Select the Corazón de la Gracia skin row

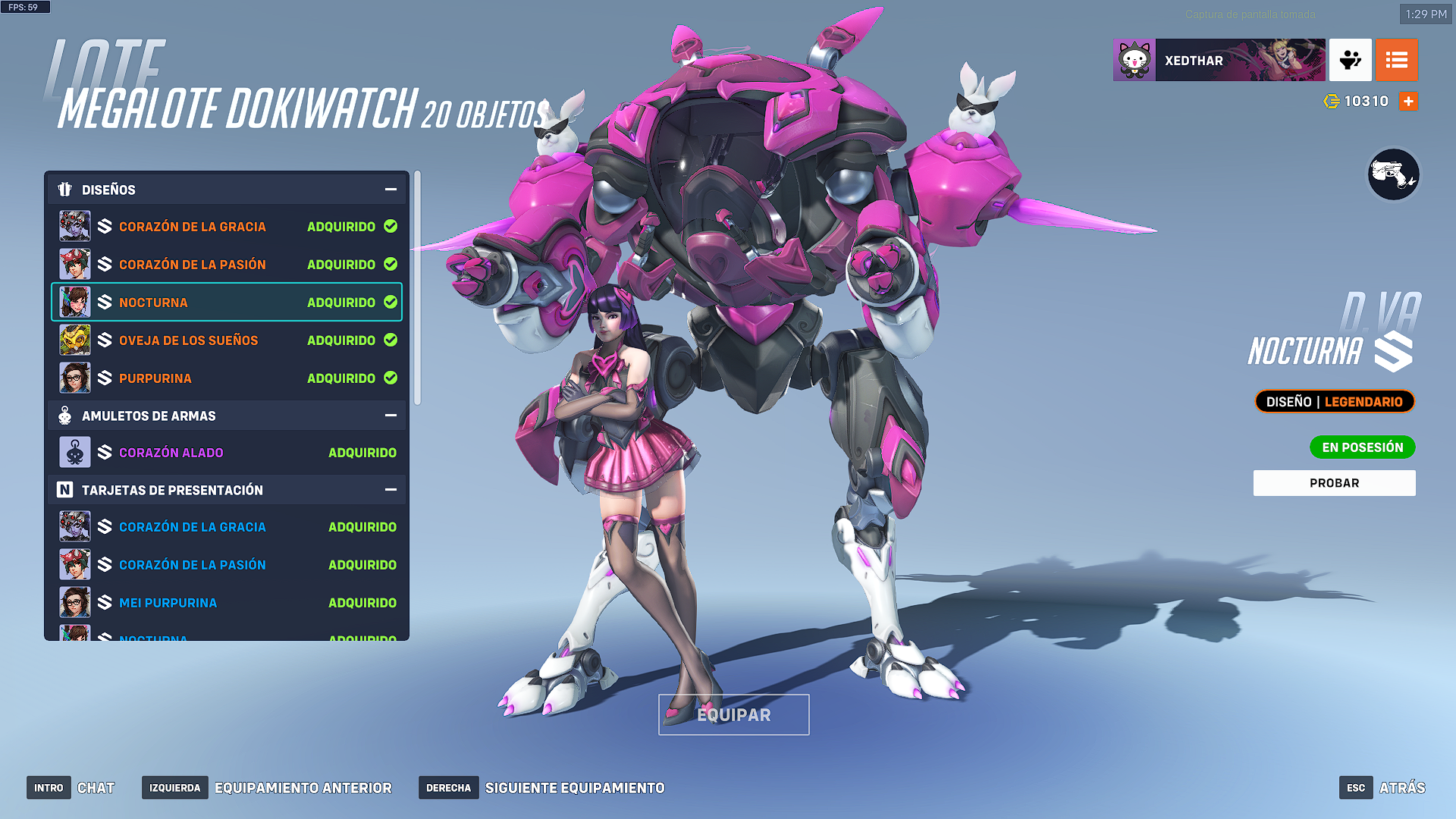point(227,227)
